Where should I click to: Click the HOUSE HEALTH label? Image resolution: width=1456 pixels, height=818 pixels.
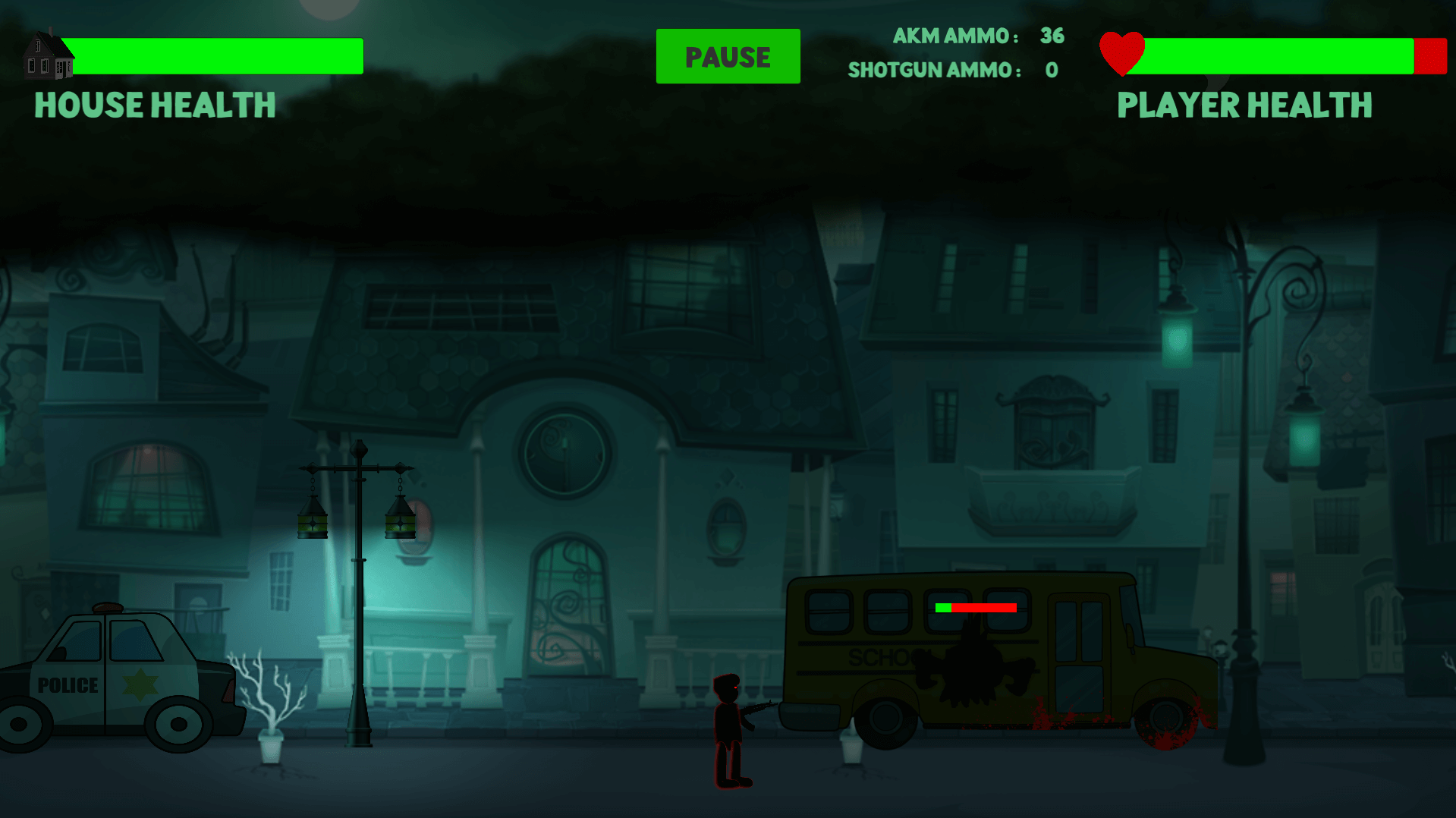[x=154, y=105]
